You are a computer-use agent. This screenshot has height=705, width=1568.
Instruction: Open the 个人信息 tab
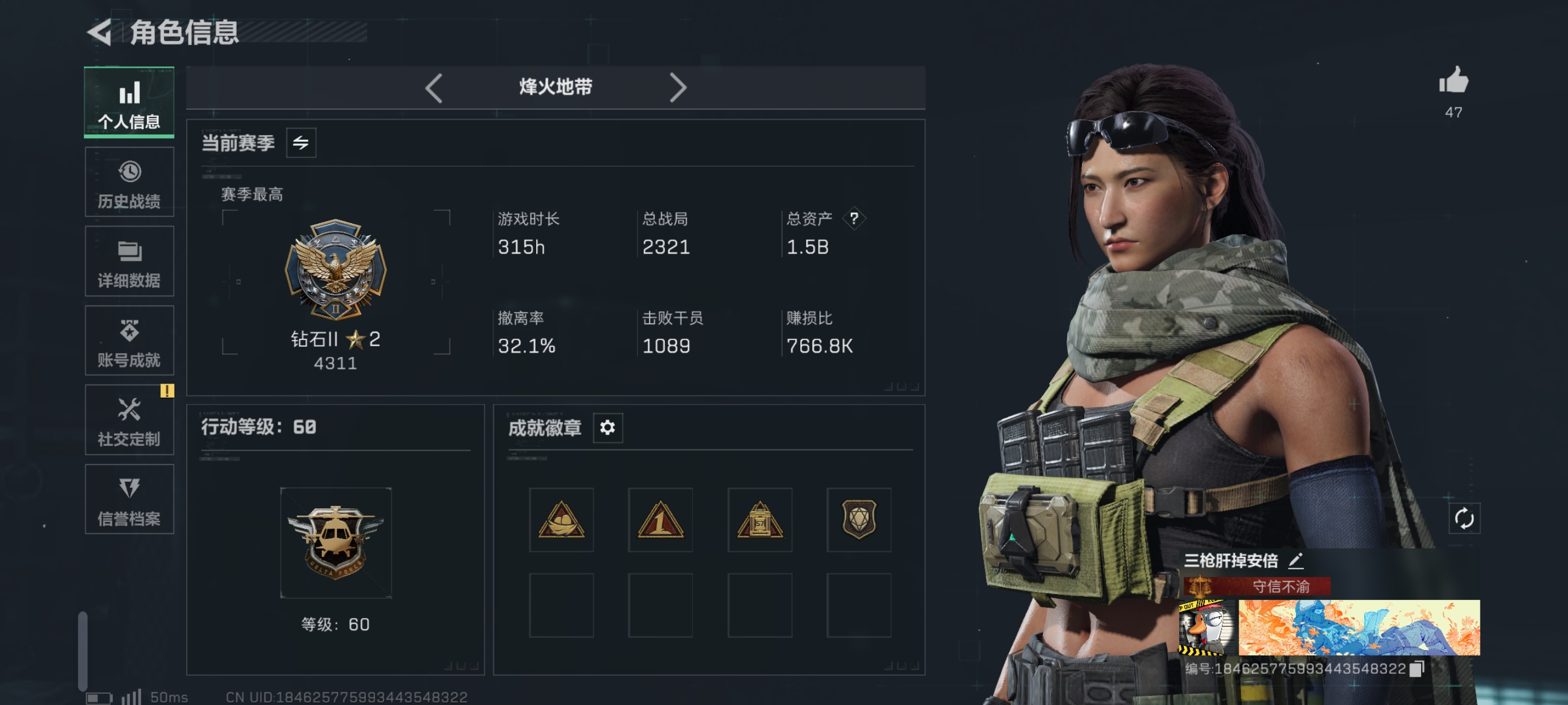coord(129,102)
